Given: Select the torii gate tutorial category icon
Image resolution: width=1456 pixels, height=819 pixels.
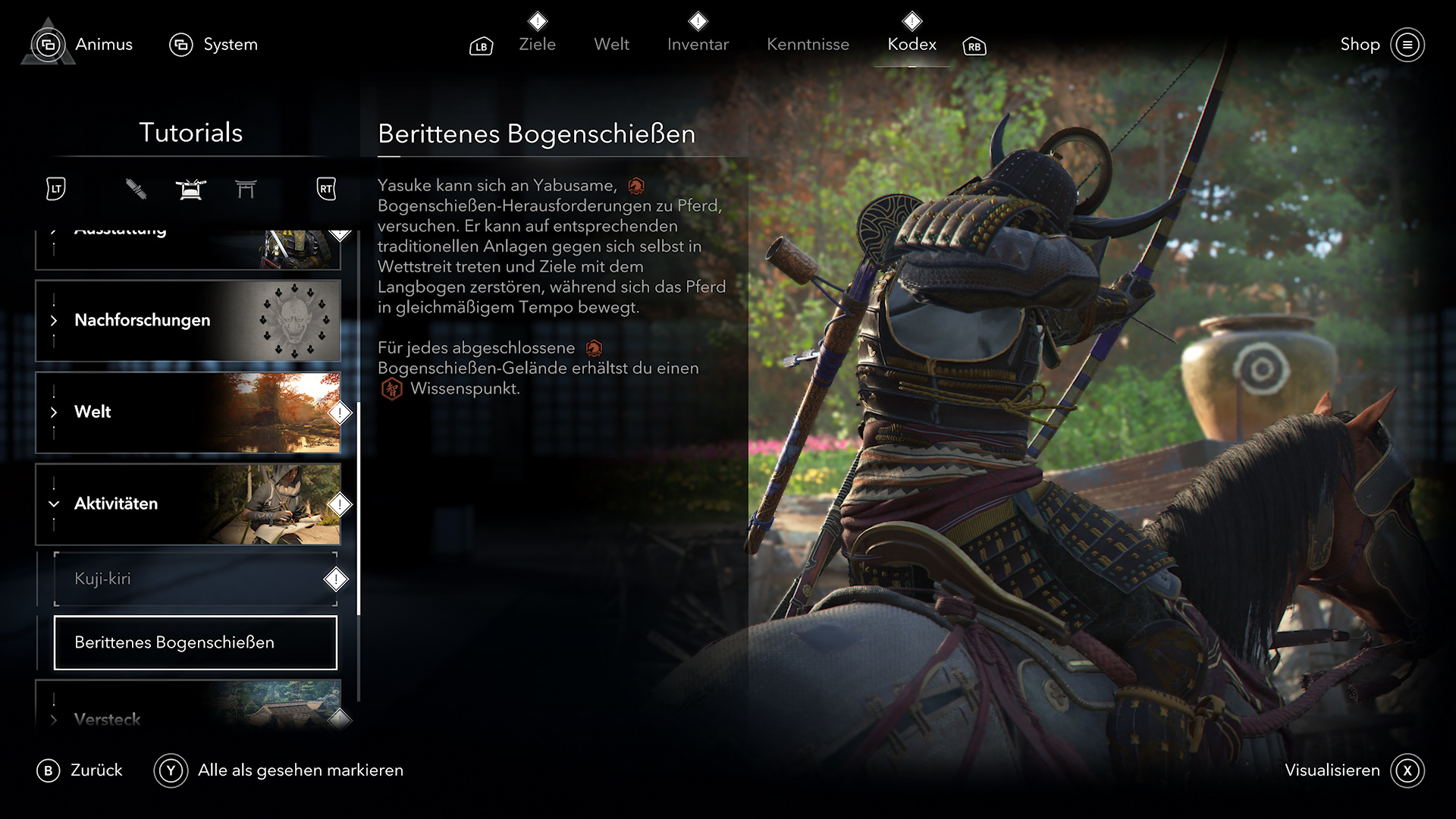Looking at the screenshot, I should tap(246, 189).
